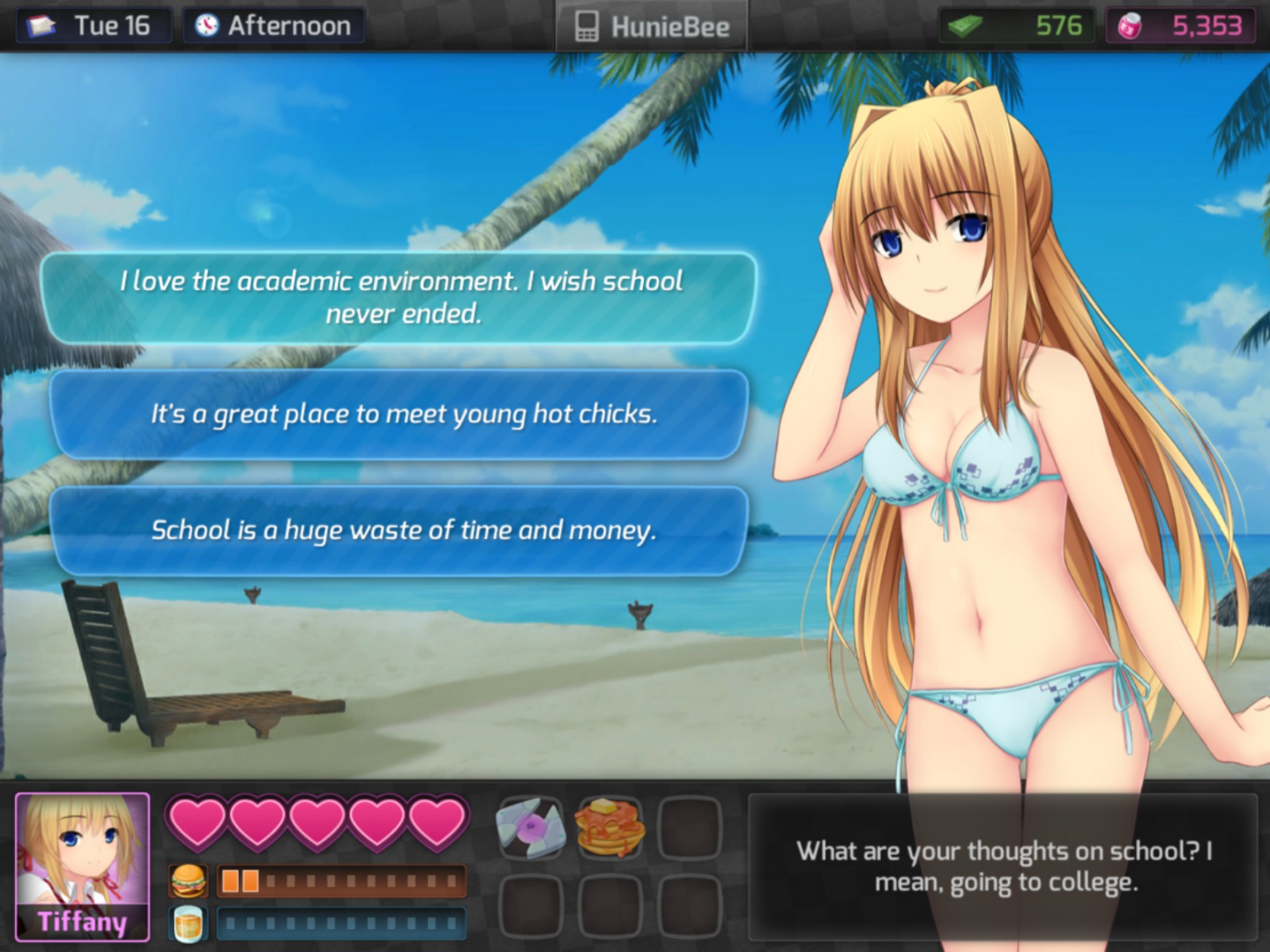Choose "I love the academic environment" reply

click(x=400, y=297)
